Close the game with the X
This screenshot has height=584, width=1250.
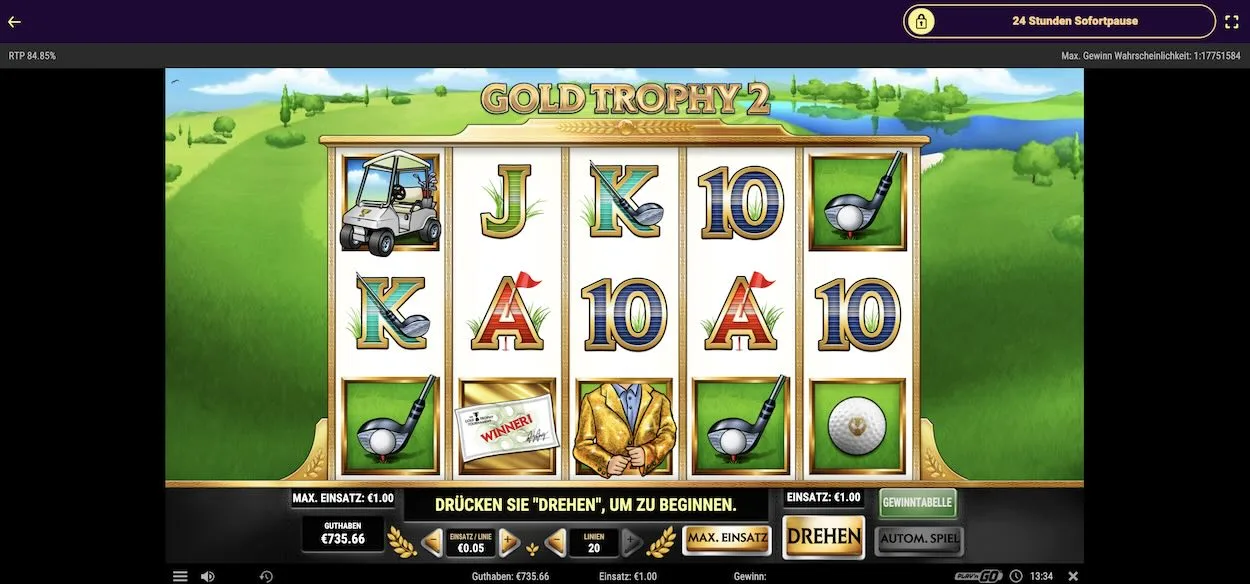(1073, 576)
